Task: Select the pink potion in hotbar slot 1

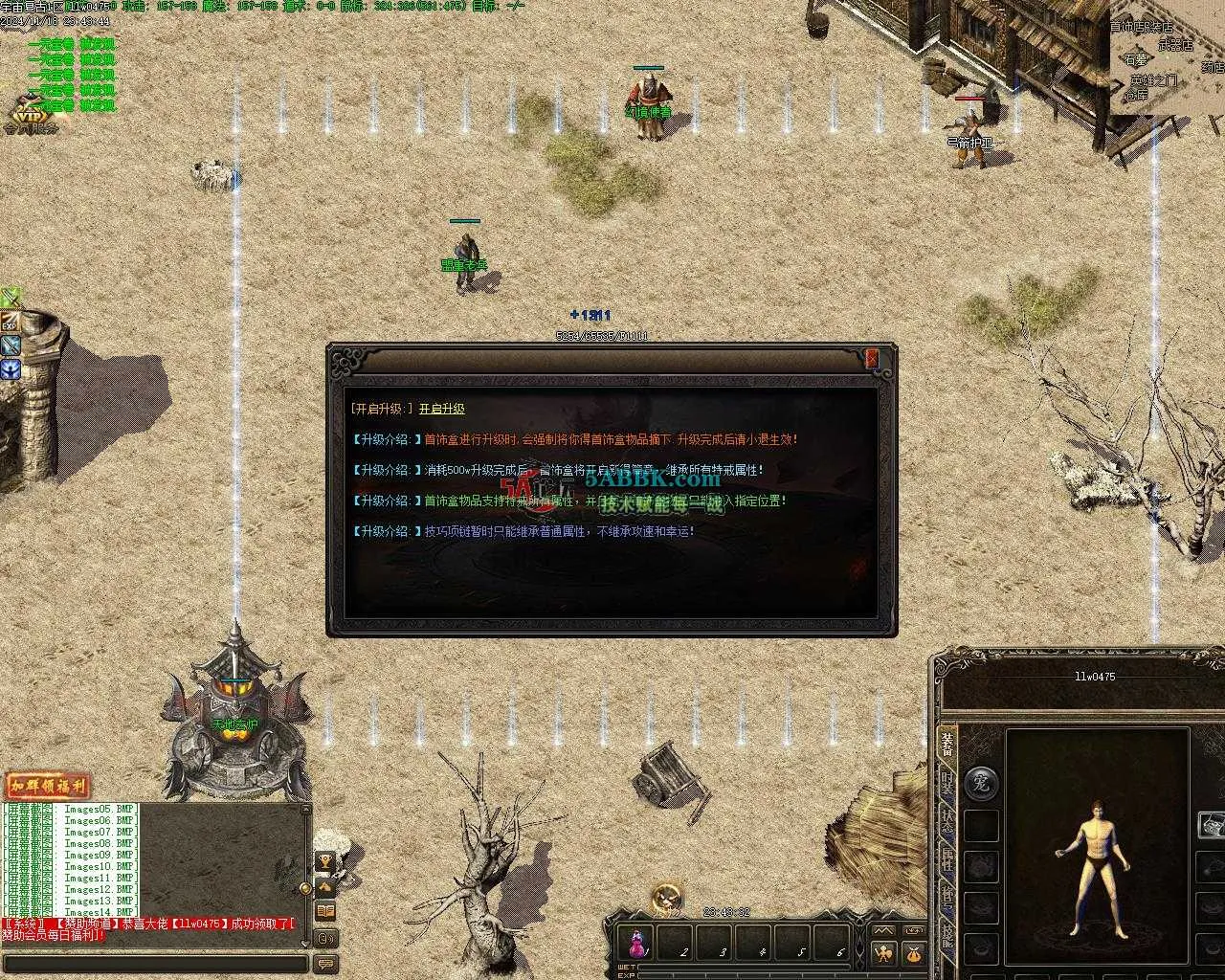Action: tap(638, 944)
